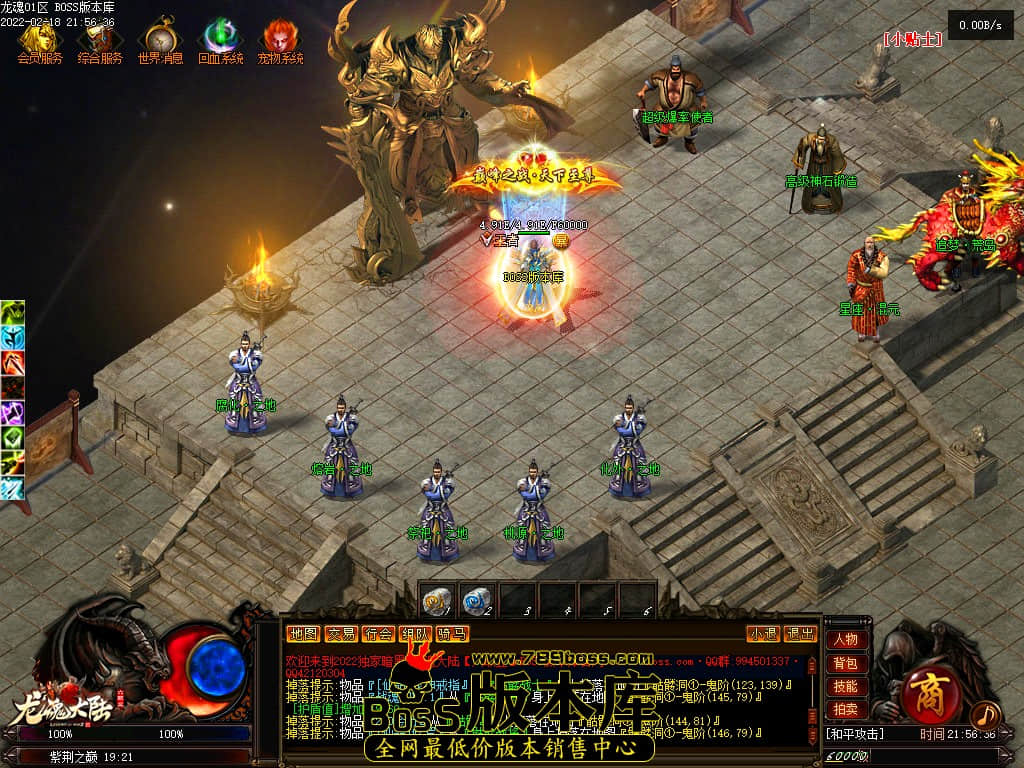Viewport: 1024px width, 768px height.
Task: Open the 宠物系统 pet system icon
Action: coord(280,39)
